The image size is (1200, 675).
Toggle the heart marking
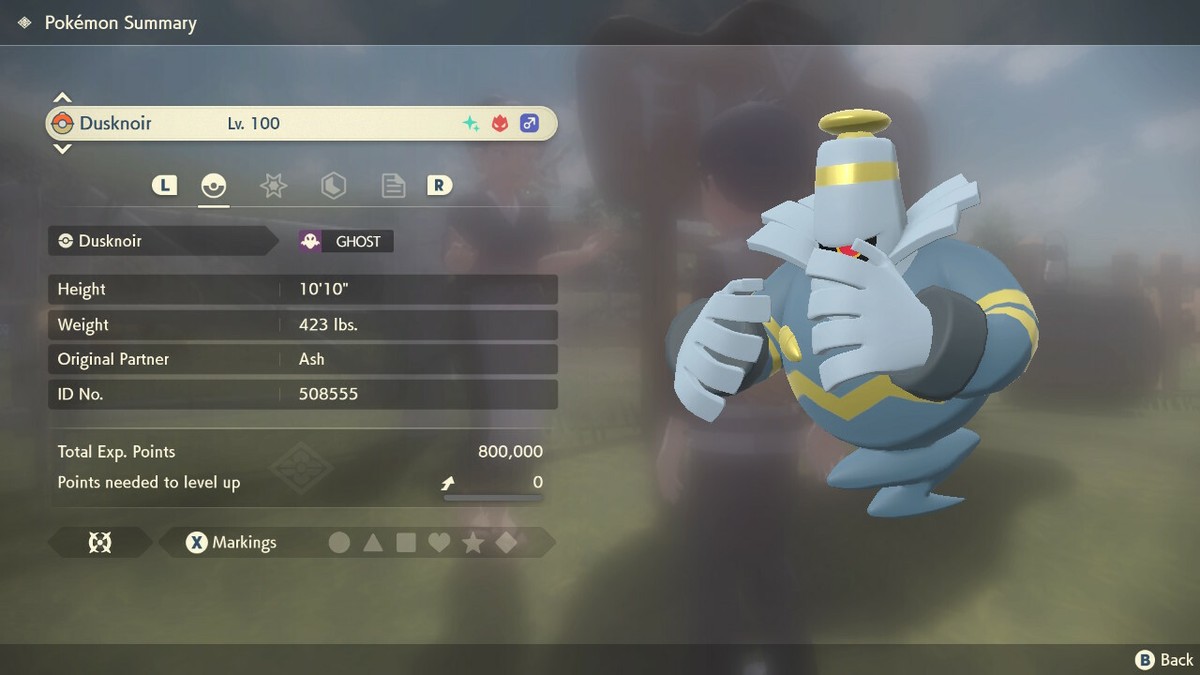439,542
